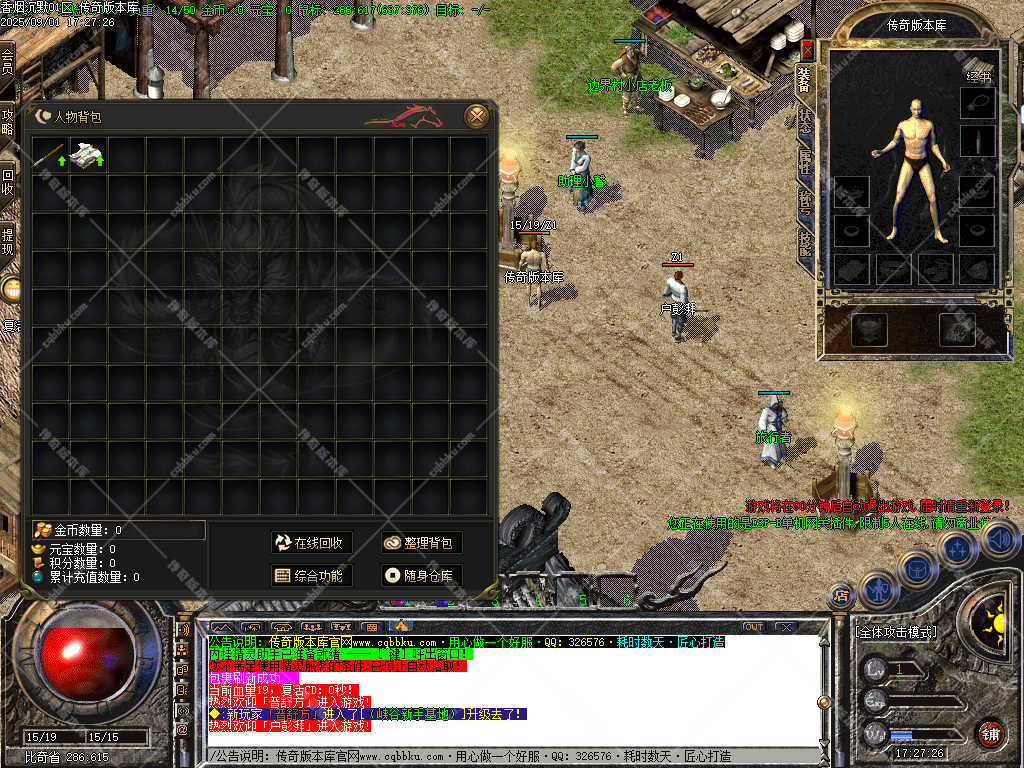Viewport: 1024px width, 768px height.
Task: Toggle the sound speaker icon button
Action: (1000, 539)
